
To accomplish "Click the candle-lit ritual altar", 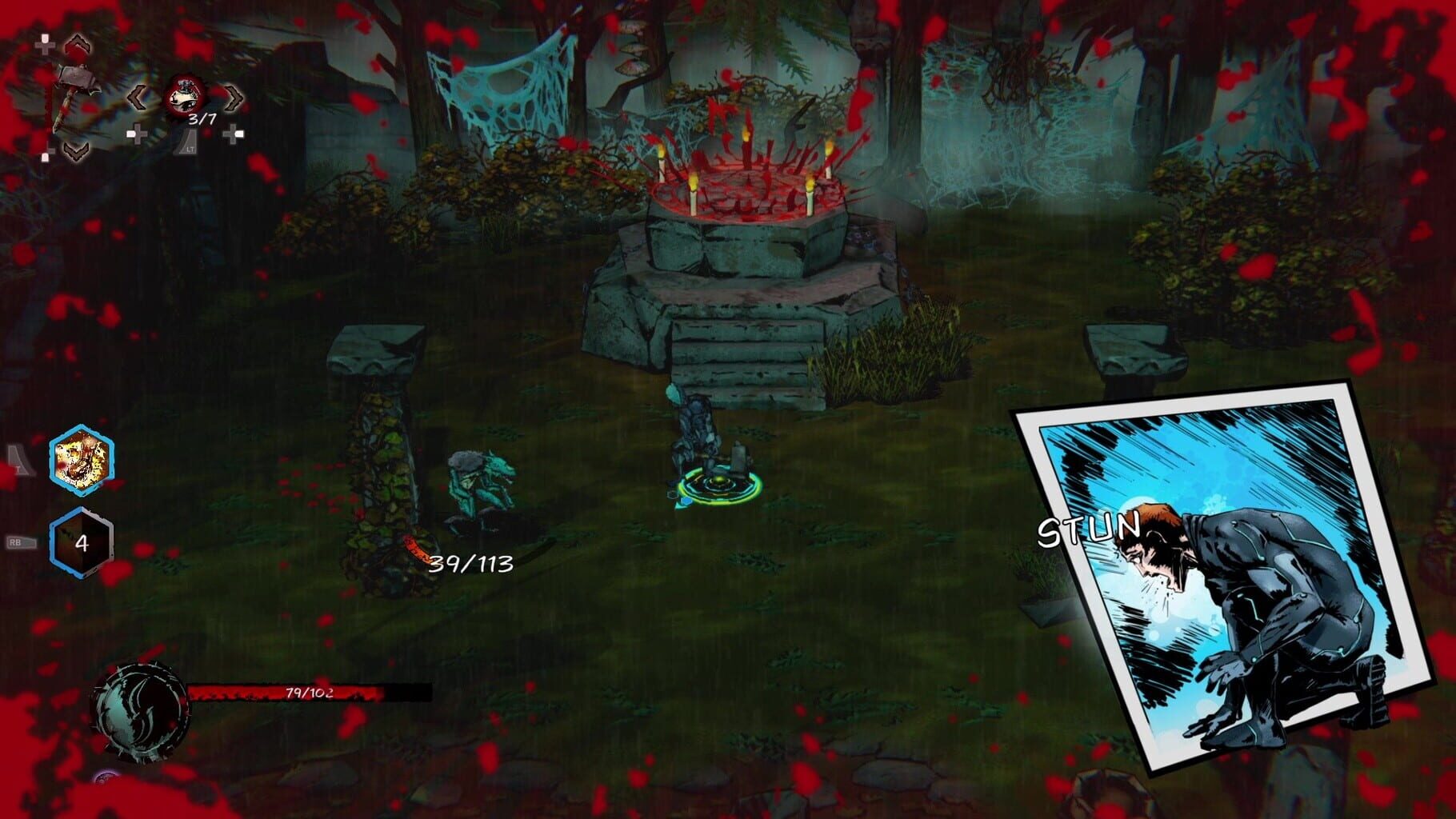I will pyautogui.click(x=744, y=192).
